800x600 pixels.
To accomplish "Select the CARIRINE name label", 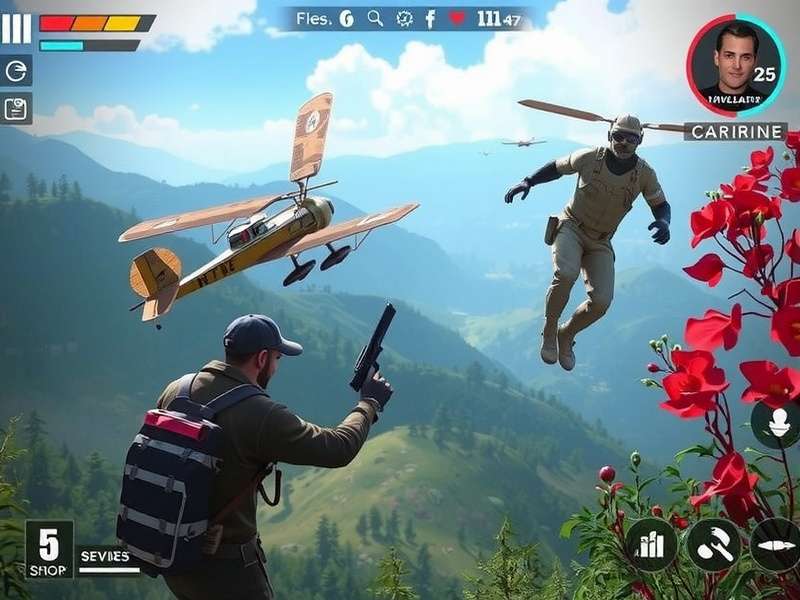I will [735, 131].
